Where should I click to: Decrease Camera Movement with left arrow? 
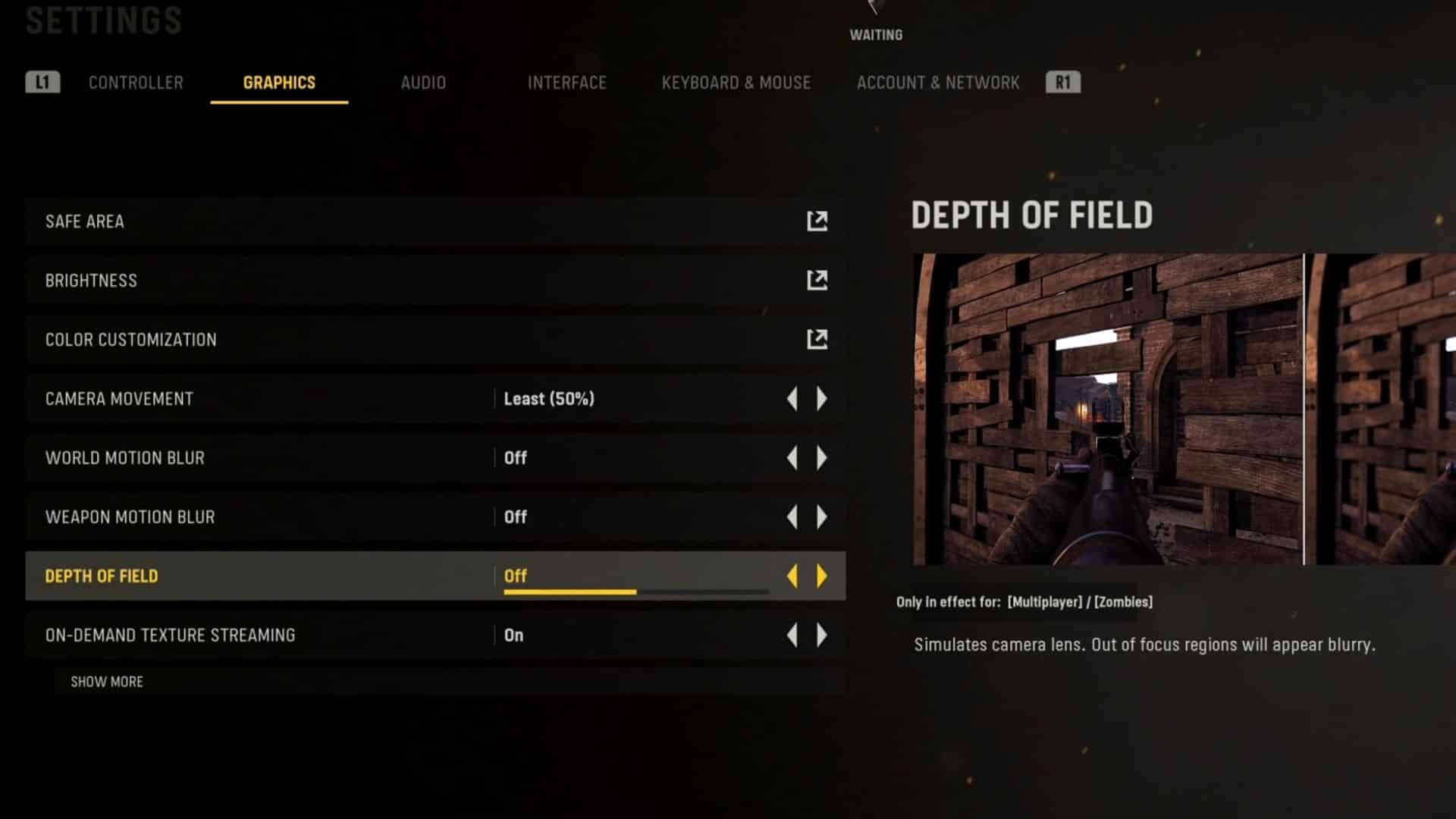coord(792,399)
